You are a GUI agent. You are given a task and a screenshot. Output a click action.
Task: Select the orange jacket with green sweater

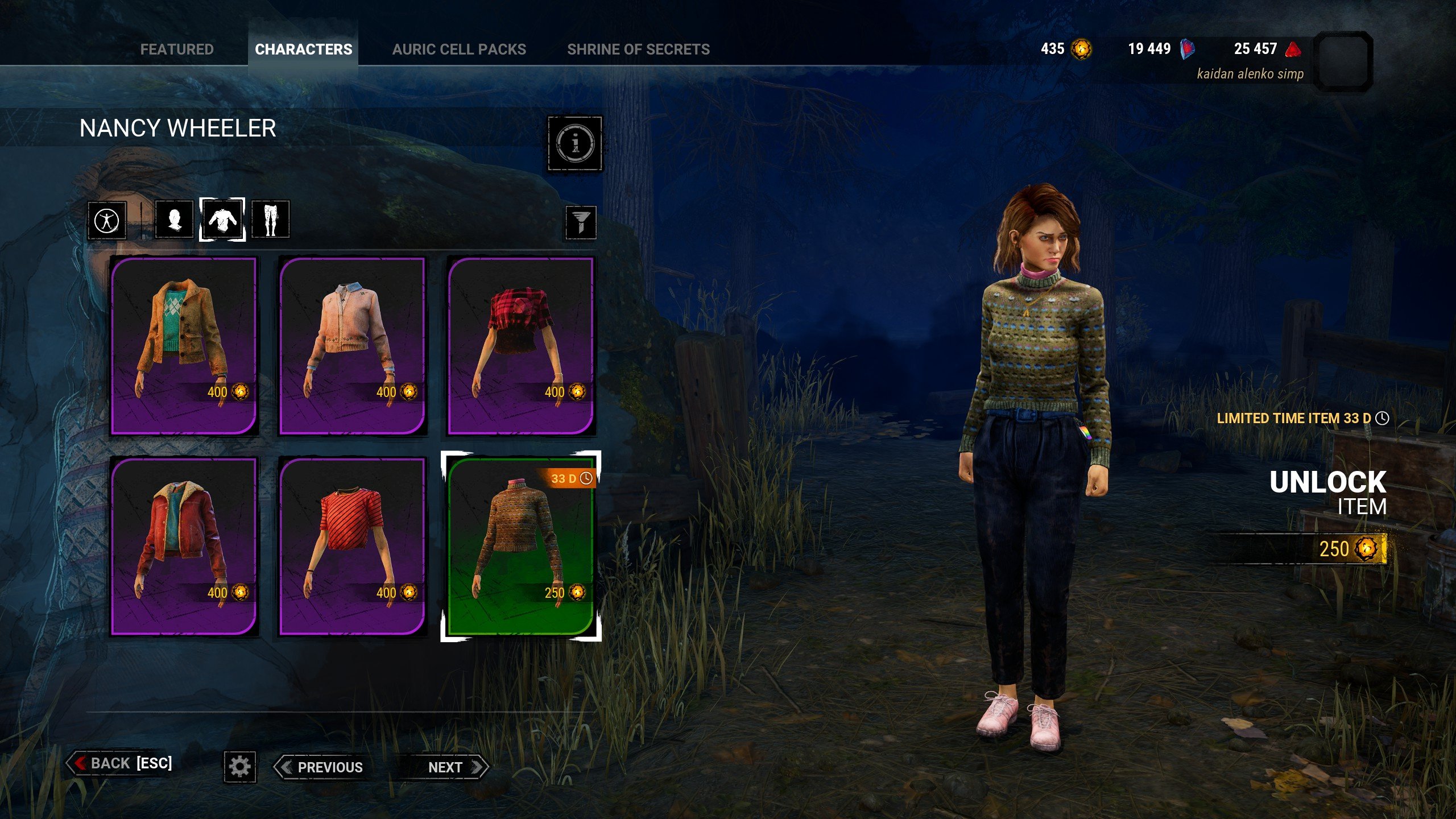(x=184, y=346)
